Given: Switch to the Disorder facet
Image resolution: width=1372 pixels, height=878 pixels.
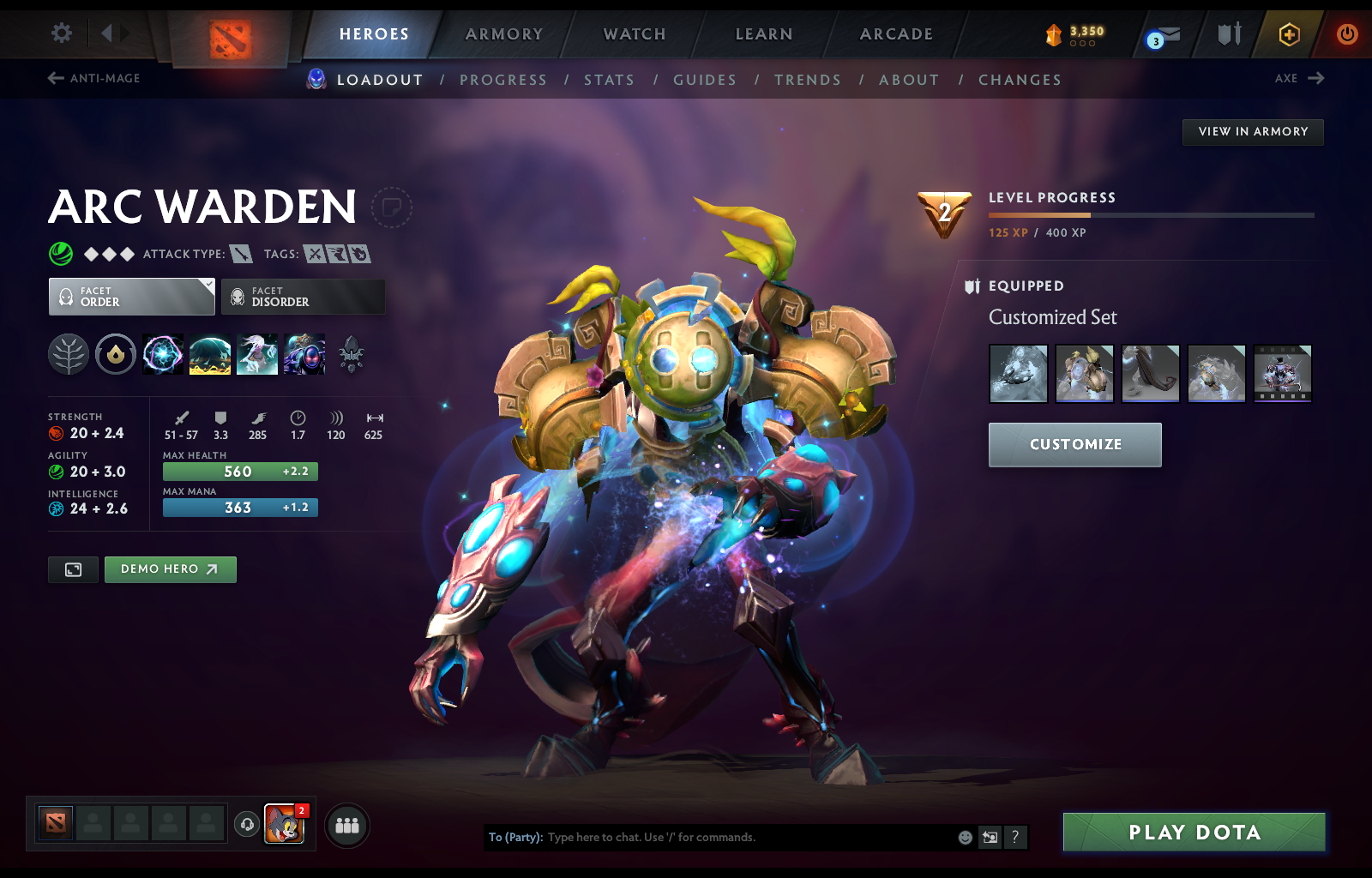Looking at the screenshot, I should [x=303, y=296].
